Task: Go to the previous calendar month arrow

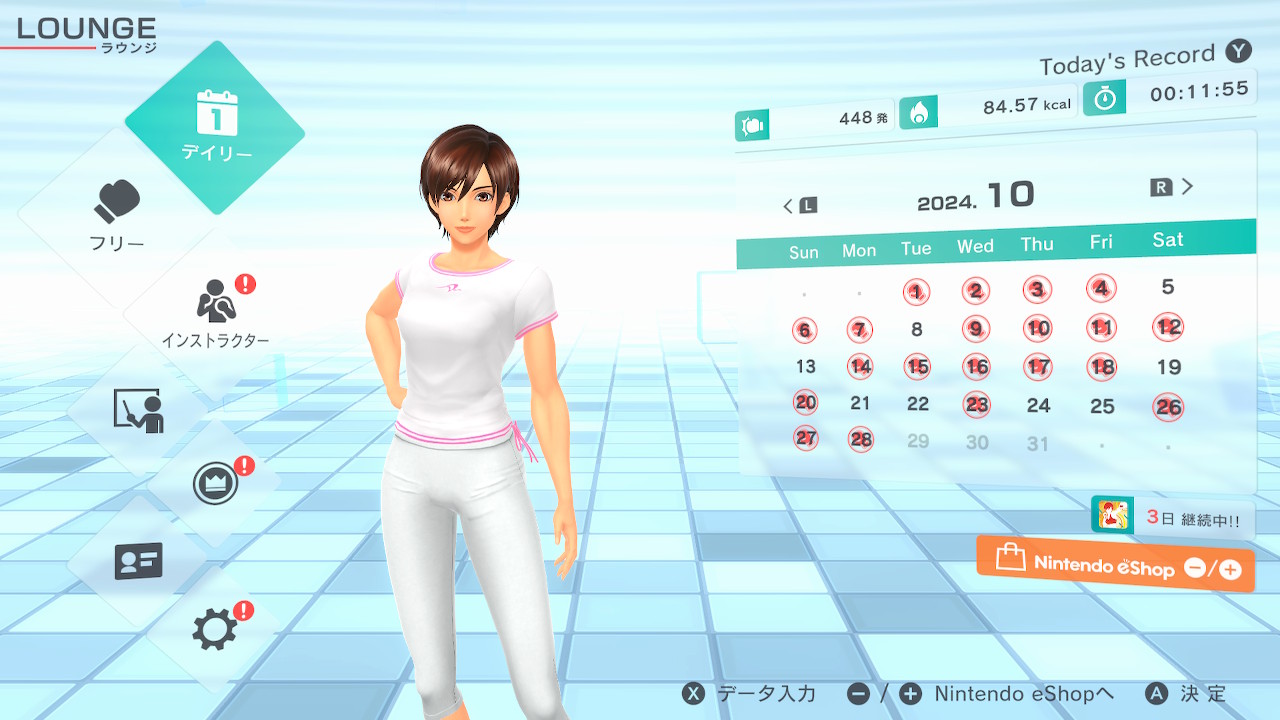Action: pyautogui.click(x=798, y=206)
